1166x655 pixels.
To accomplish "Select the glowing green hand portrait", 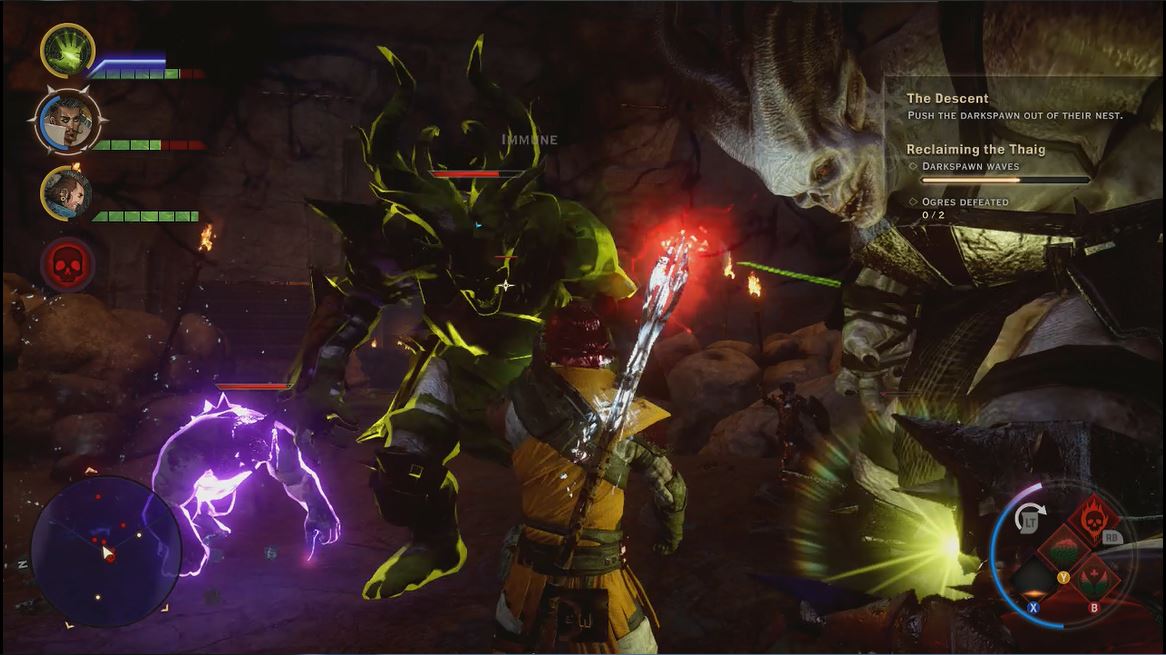I will [x=67, y=50].
